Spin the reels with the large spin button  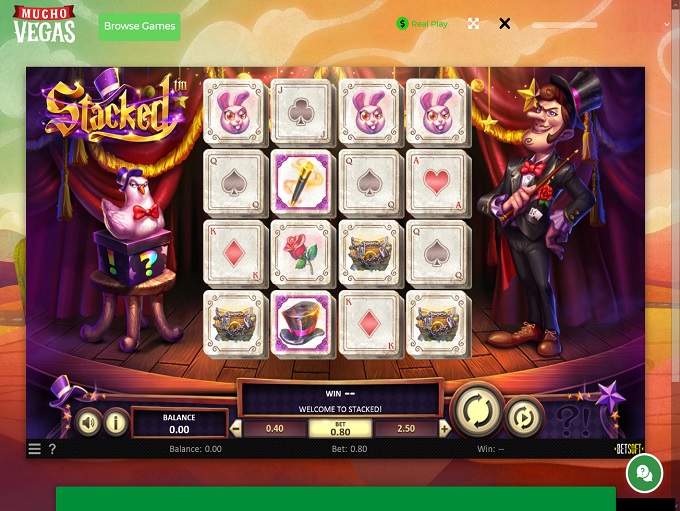click(x=475, y=410)
